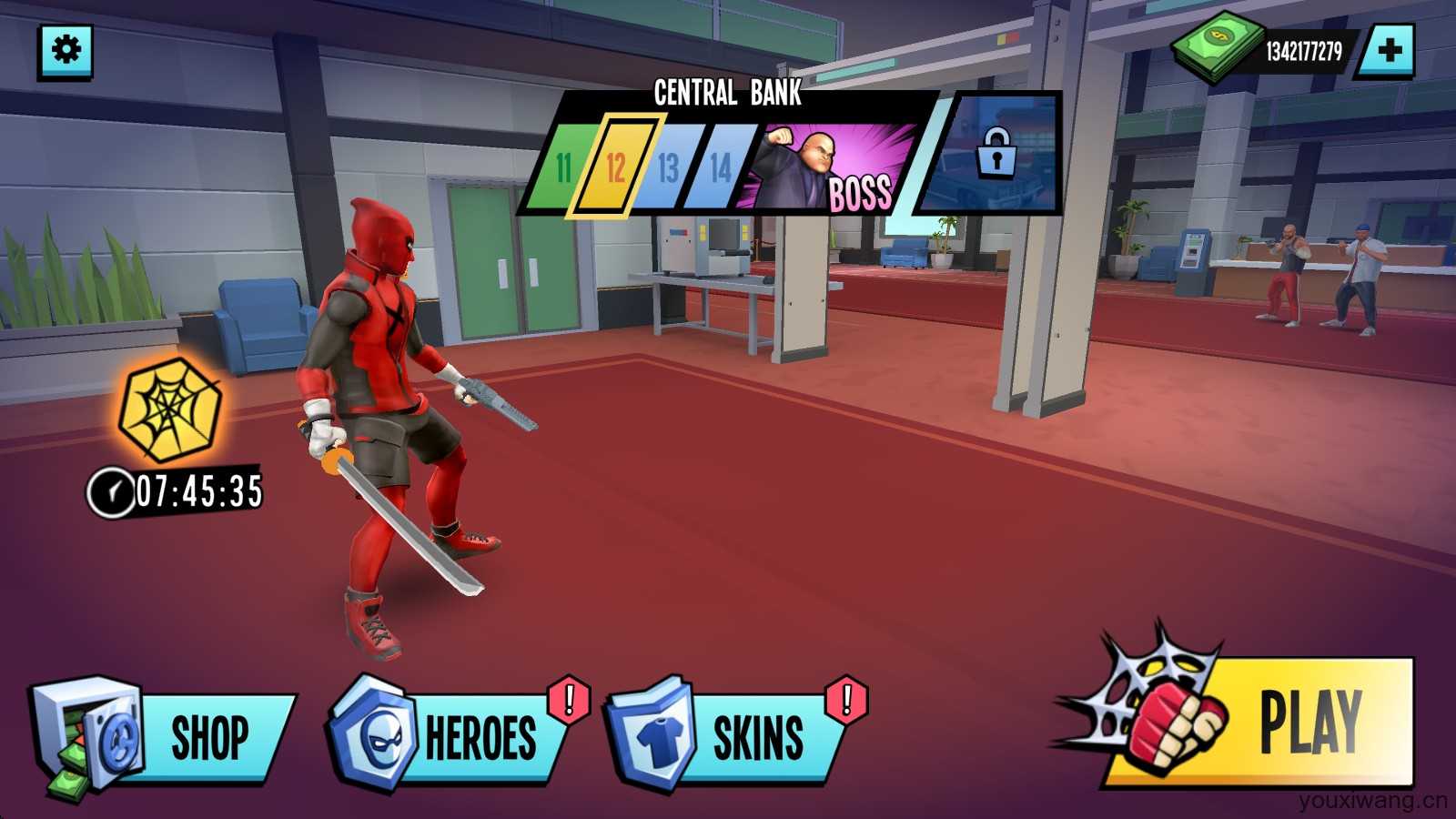The height and width of the screenshot is (819, 1456).
Task: Add more cash with the plus button
Action: coord(1388,51)
